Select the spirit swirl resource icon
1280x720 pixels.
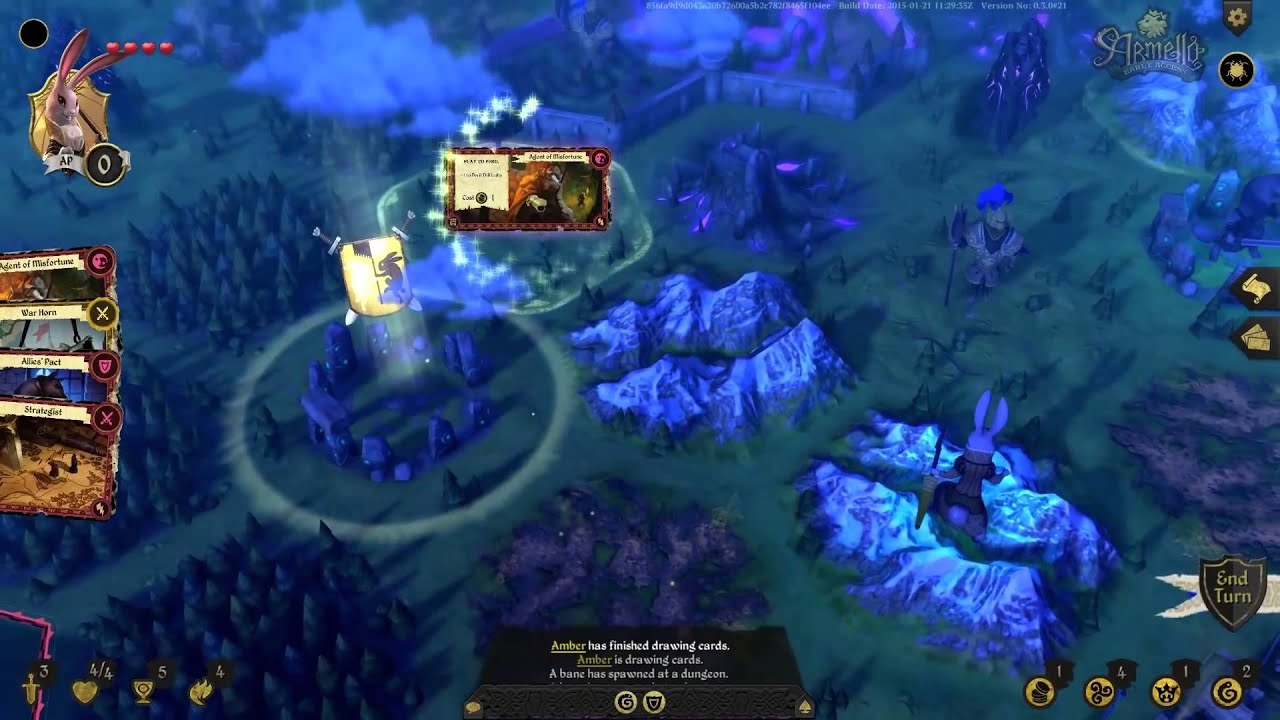pyautogui.click(x=1100, y=691)
